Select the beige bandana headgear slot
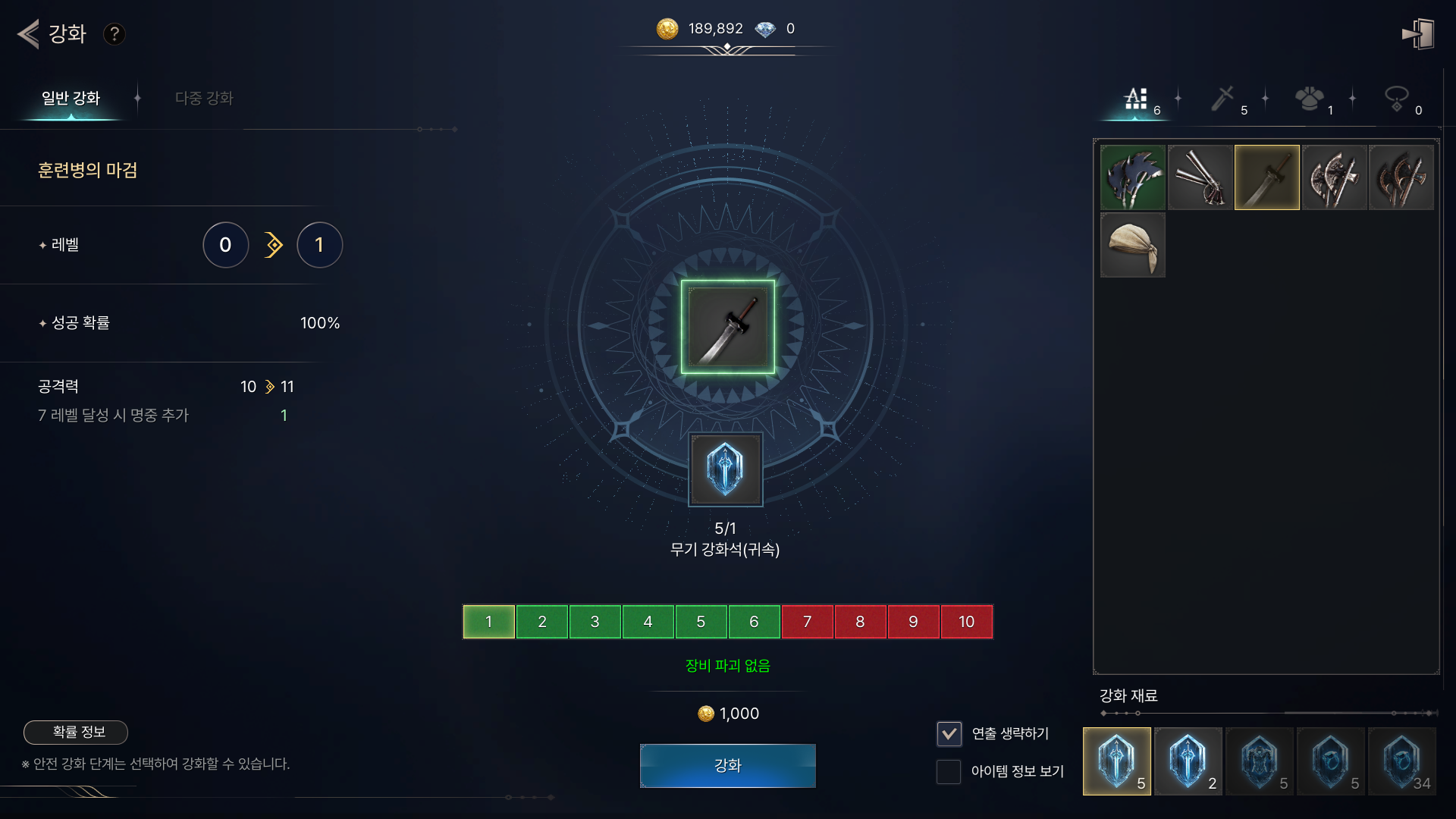The height and width of the screenshot is (819, 1456). pyautogui.click(x=1133, y=245)
